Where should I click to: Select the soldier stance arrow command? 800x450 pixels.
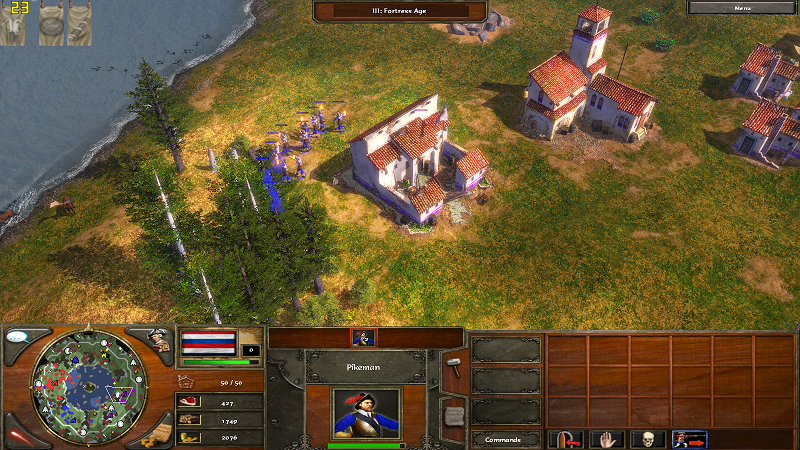click(689, 439)
